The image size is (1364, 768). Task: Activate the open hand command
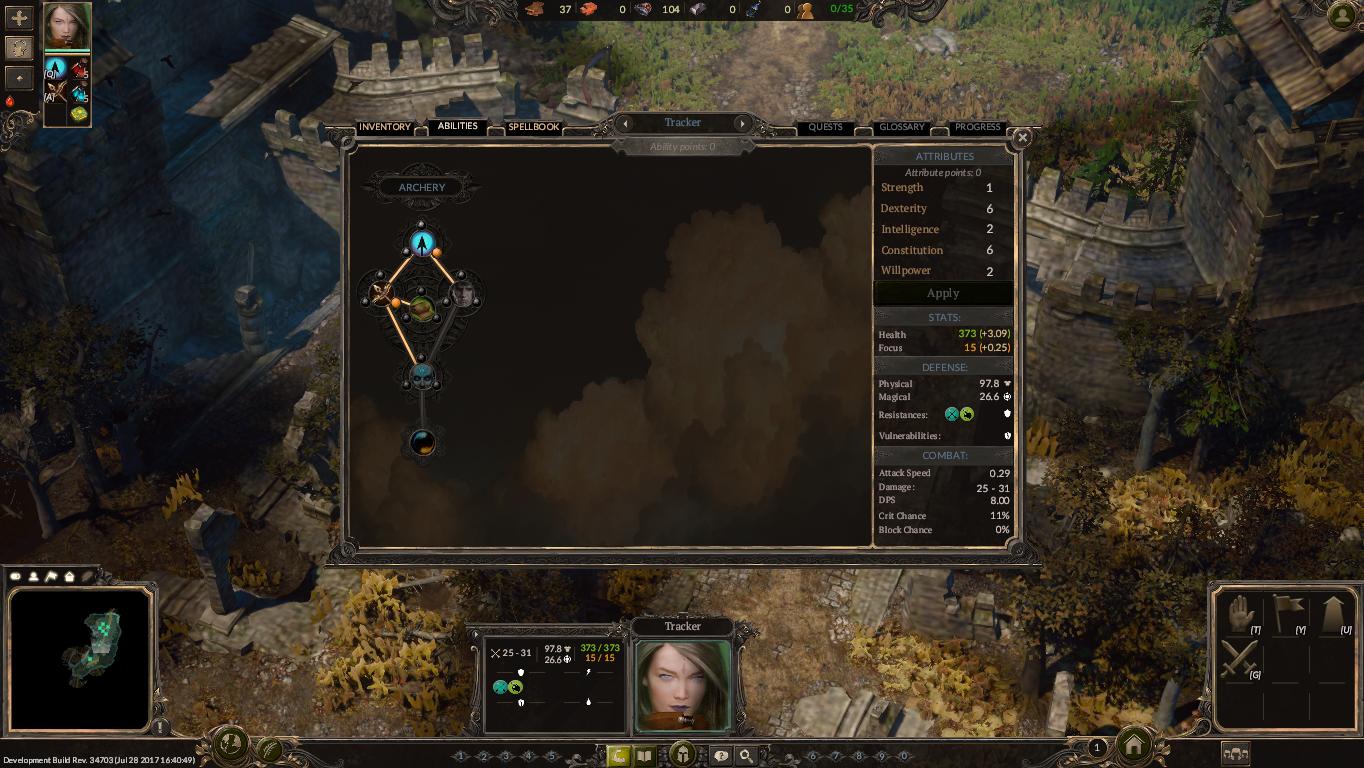(x=1240, y=614)
